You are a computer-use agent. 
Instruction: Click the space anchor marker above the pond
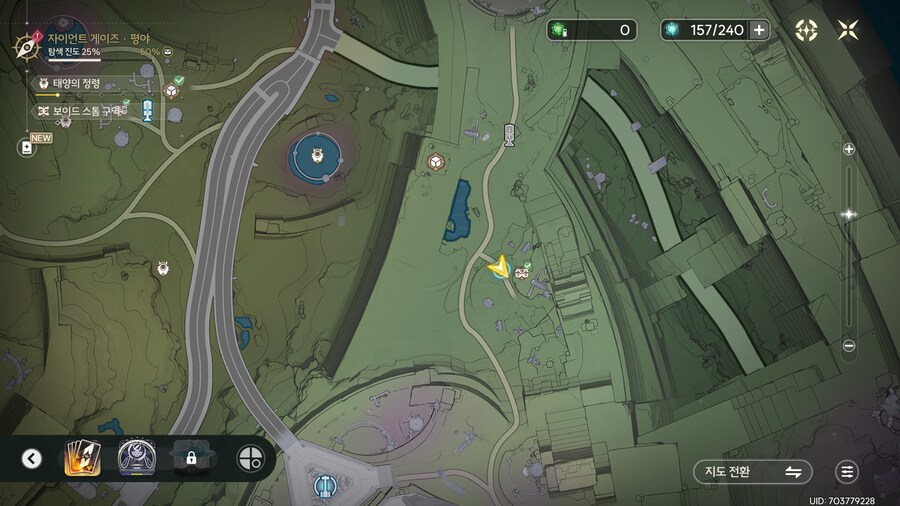tap(510, 134)
